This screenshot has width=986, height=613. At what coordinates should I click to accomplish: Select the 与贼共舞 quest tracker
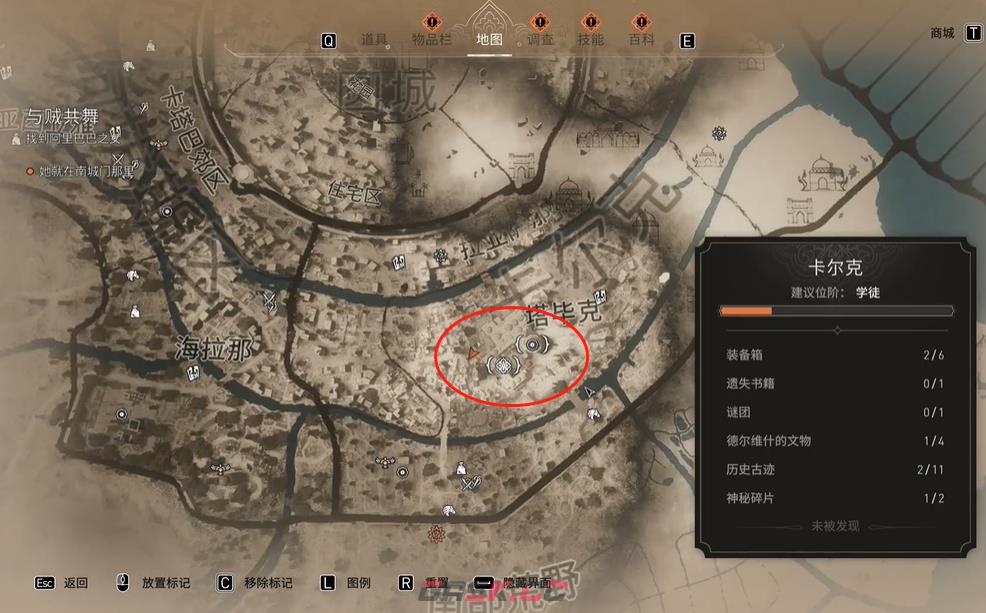[62, 117]
